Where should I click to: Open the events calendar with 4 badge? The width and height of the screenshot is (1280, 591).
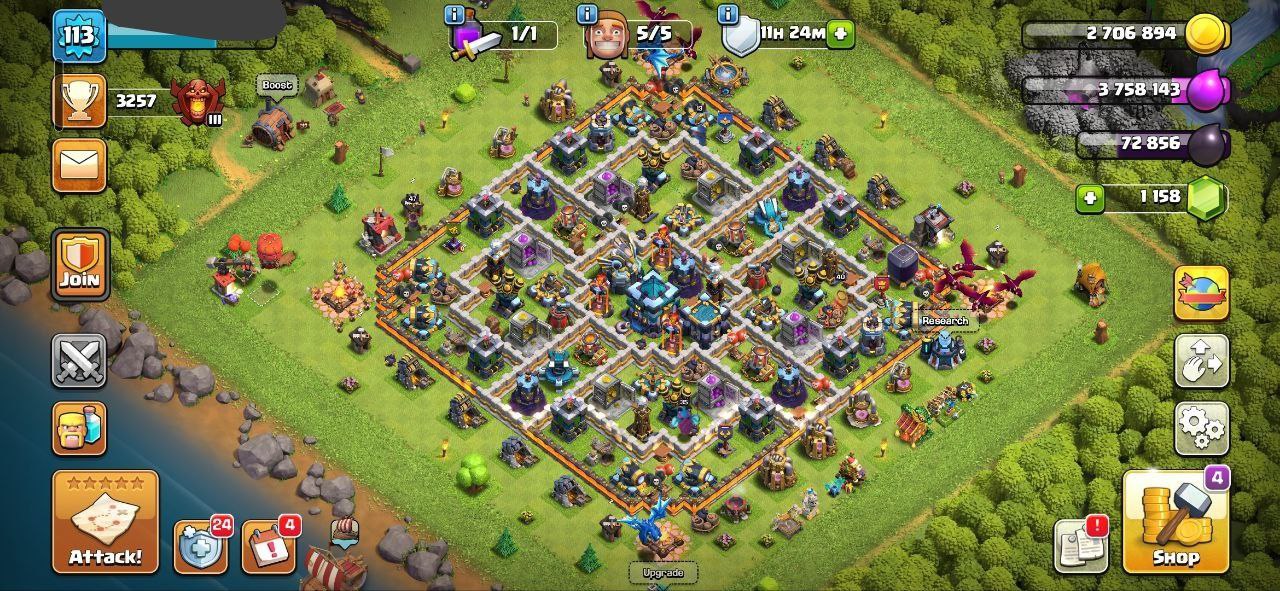(x=268, y=547)
